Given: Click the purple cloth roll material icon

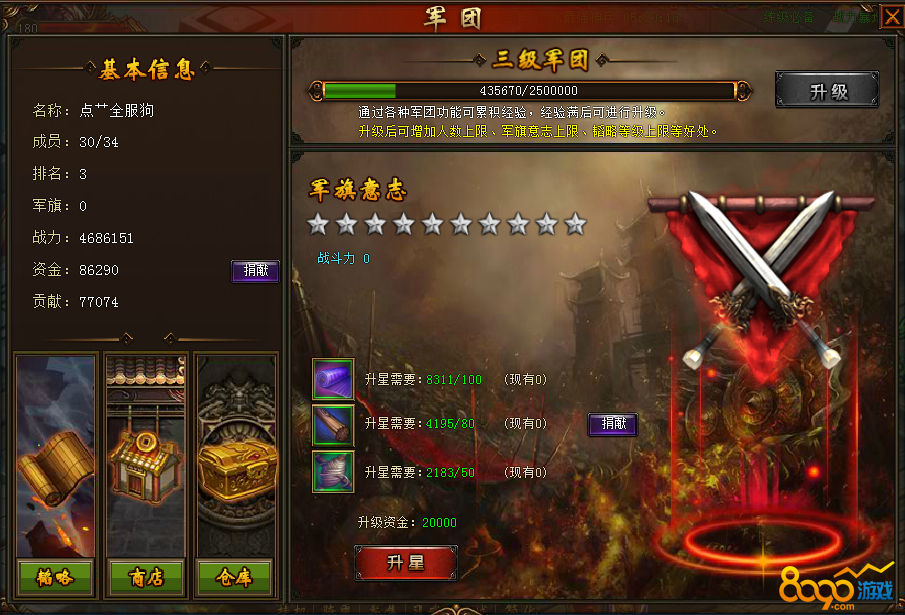Looking at the screenshot, I should tap(333, 380).
